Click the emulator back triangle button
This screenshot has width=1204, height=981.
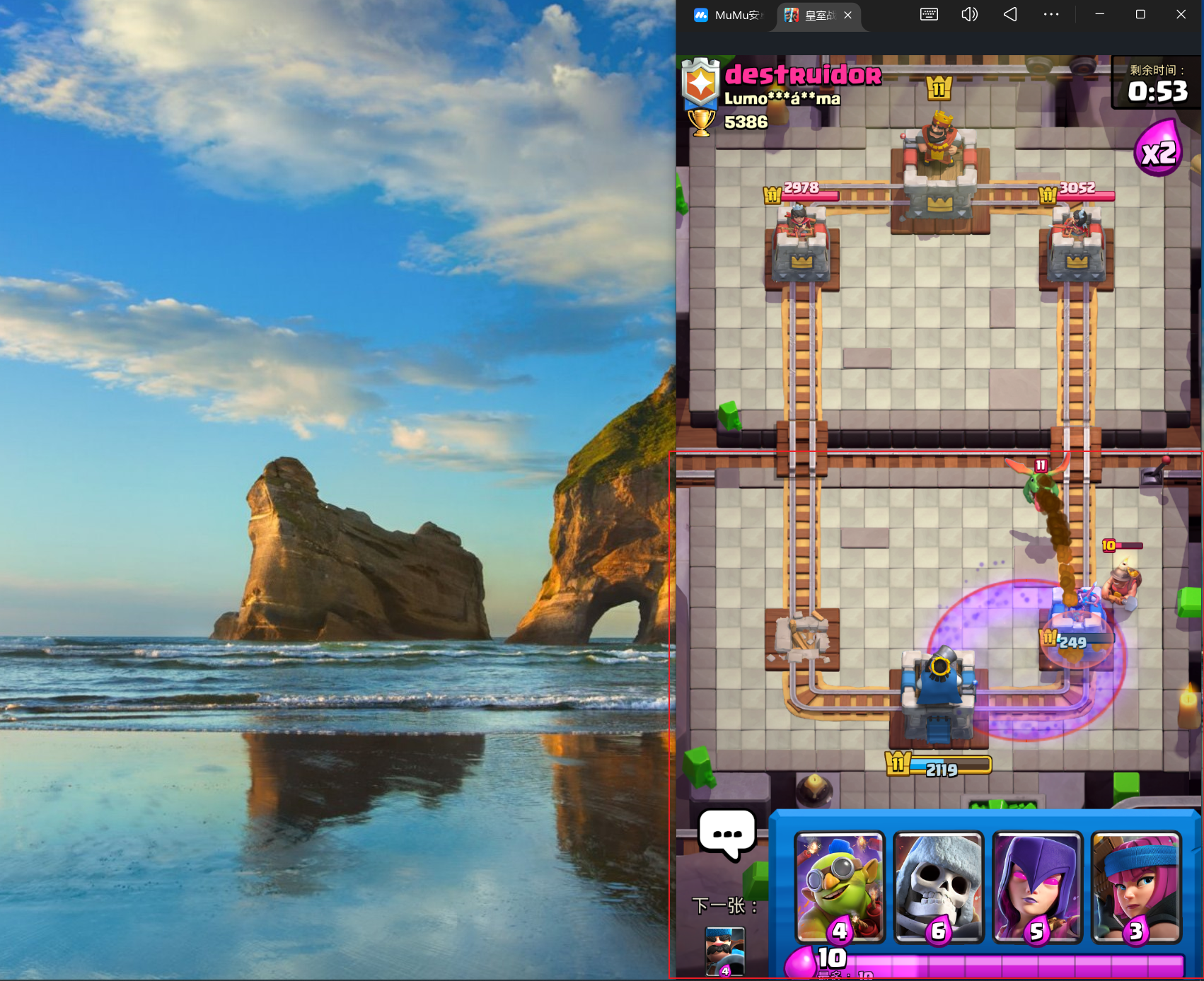pyautogui.click(x=1010, y=14)
